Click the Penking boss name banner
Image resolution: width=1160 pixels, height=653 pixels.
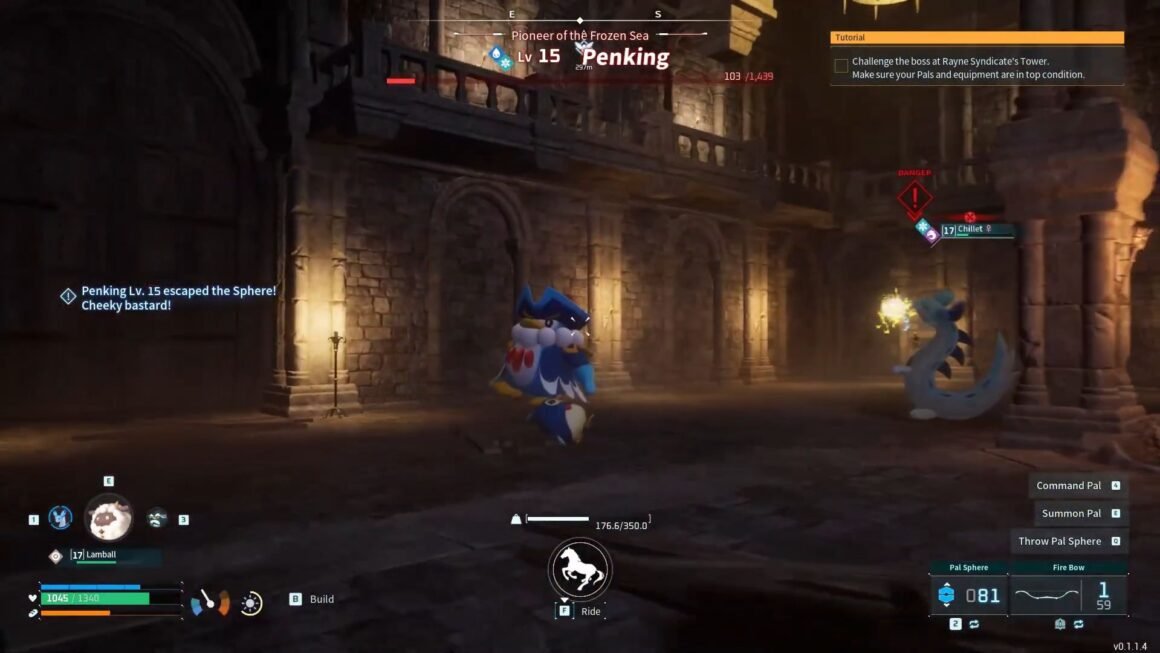625,57
